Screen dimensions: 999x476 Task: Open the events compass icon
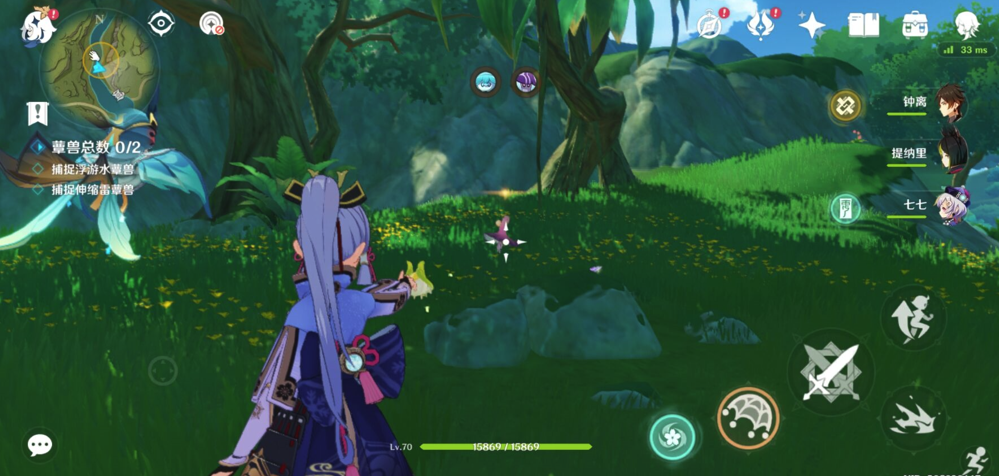711,26
